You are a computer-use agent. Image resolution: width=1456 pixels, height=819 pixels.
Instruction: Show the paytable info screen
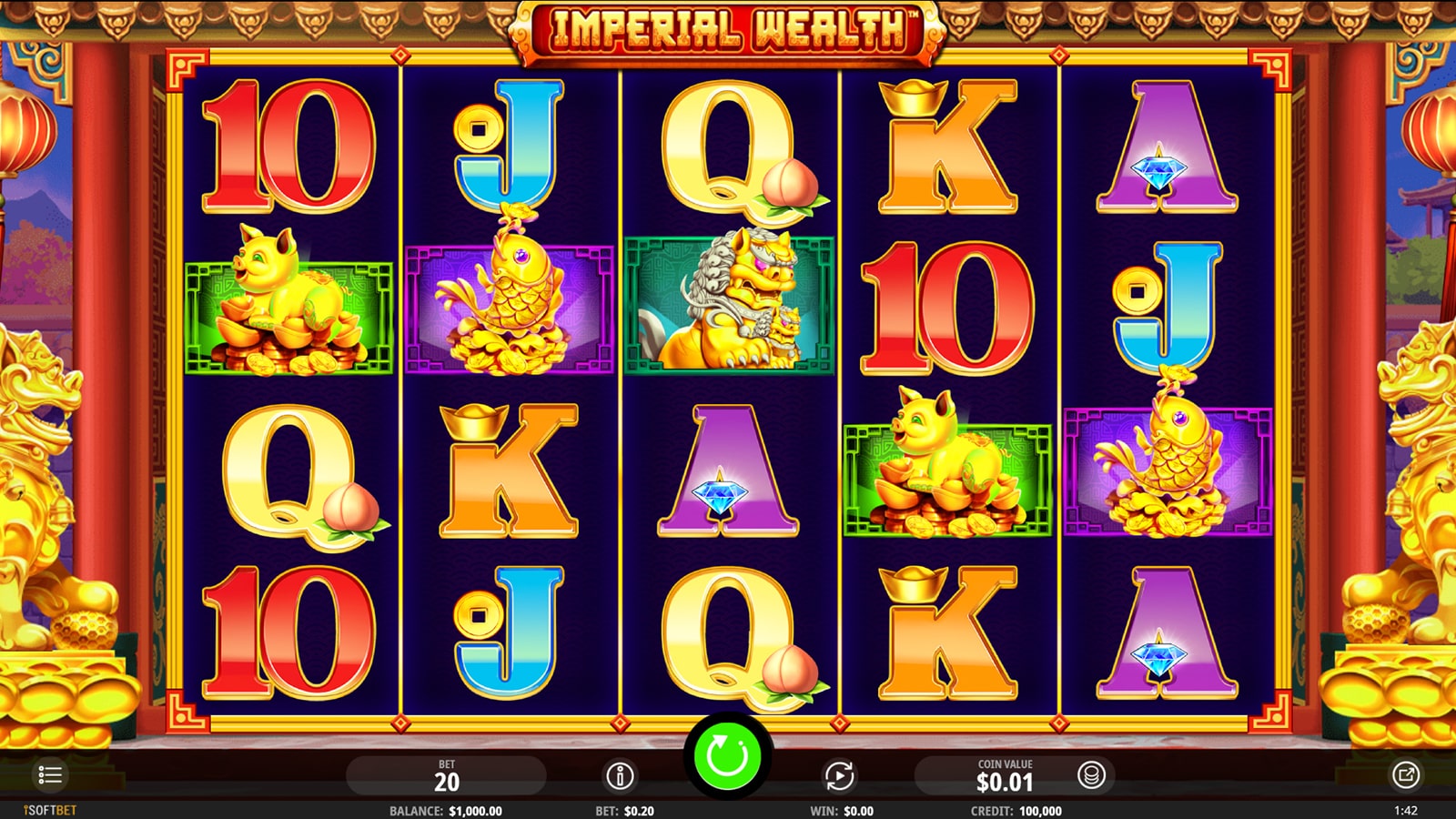click(620, 776)
